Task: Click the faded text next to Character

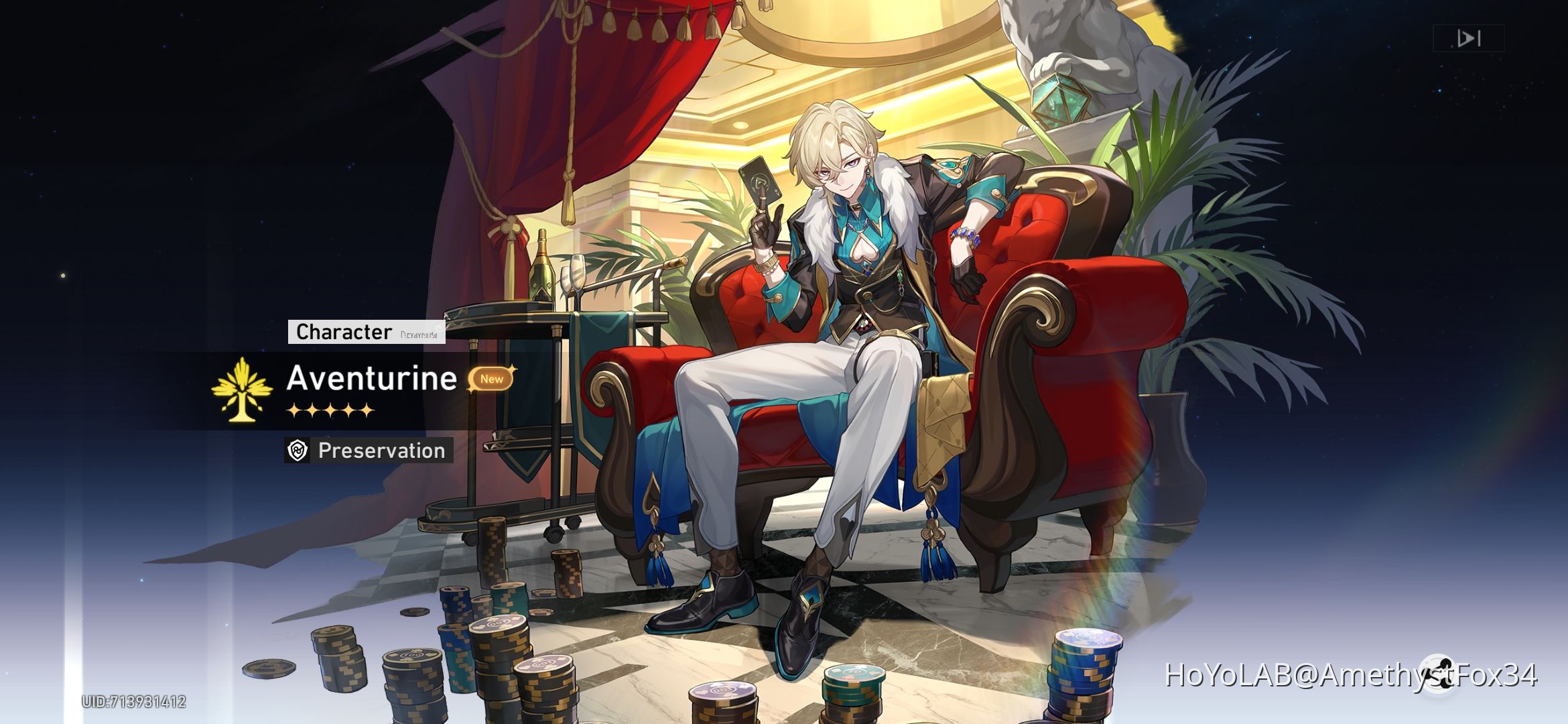Action: pyautogui.click(x=419, y=334)
